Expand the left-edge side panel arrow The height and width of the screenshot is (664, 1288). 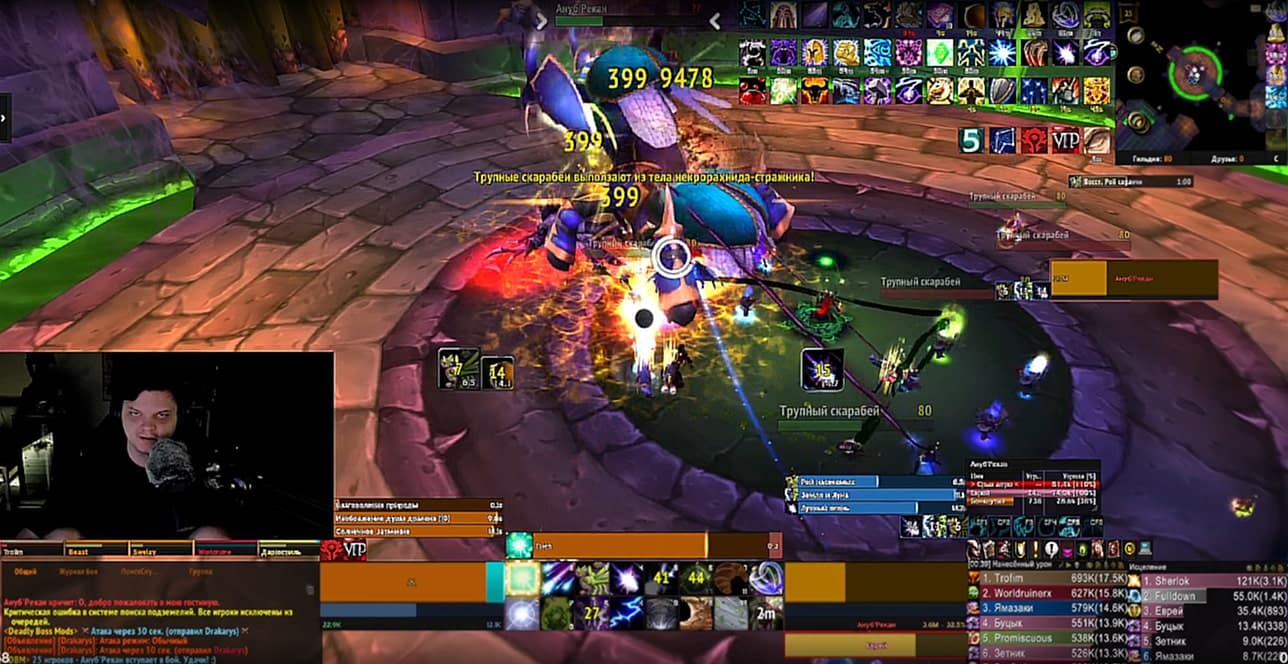5,118
